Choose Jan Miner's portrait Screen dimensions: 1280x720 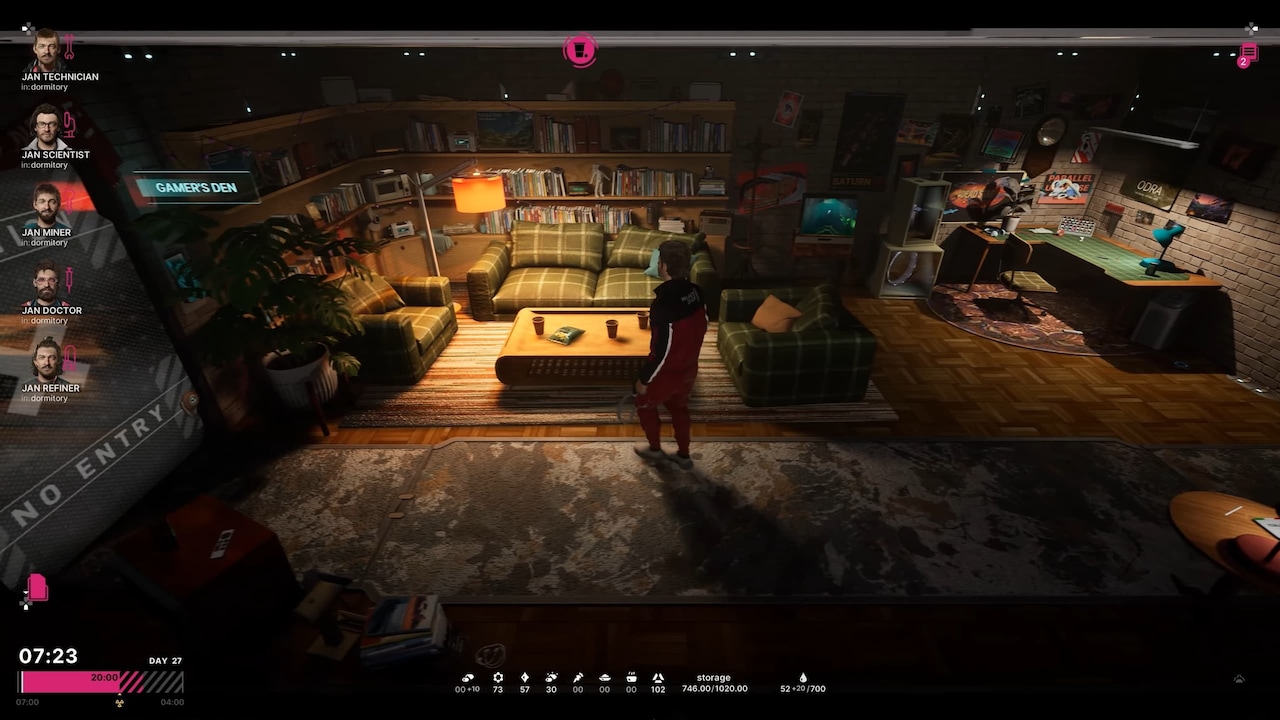[46, 205]
